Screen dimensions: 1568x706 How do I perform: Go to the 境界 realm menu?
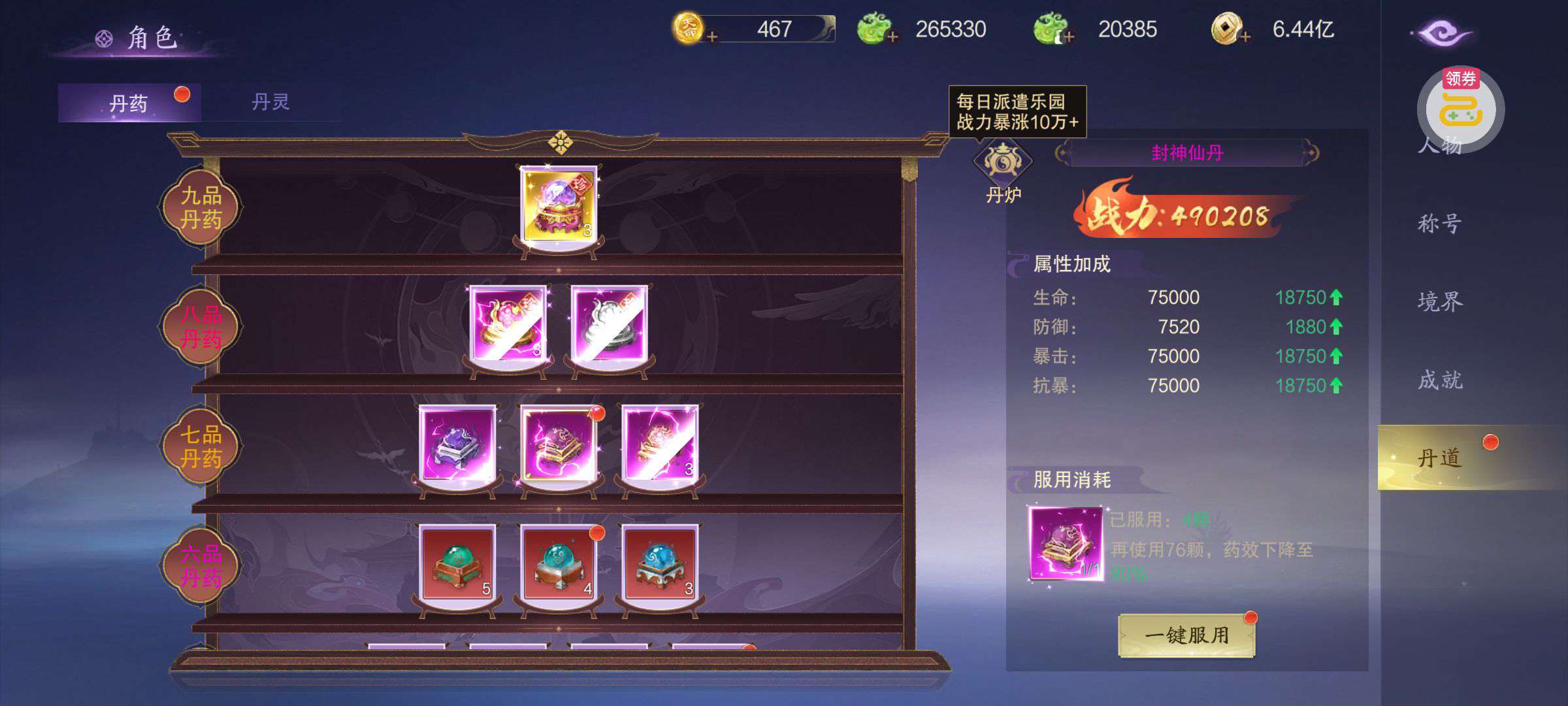point(1439,301)
